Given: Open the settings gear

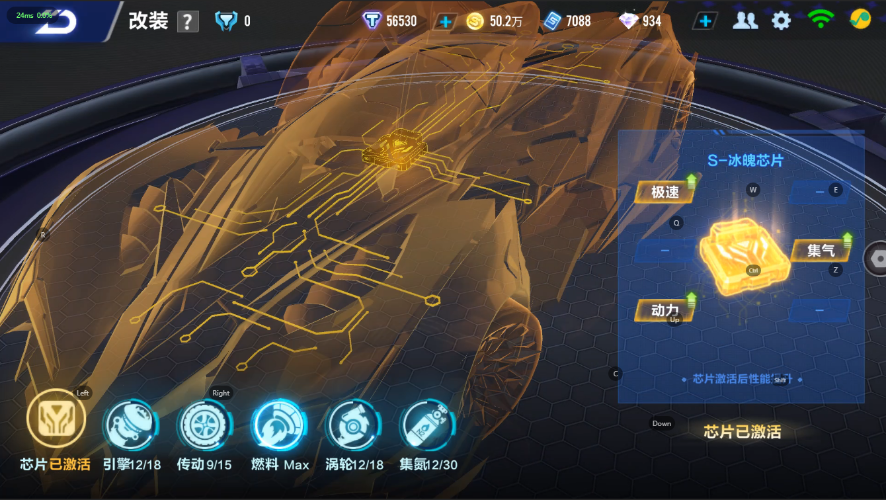Looking at the screenshot, I should [781, 20].
